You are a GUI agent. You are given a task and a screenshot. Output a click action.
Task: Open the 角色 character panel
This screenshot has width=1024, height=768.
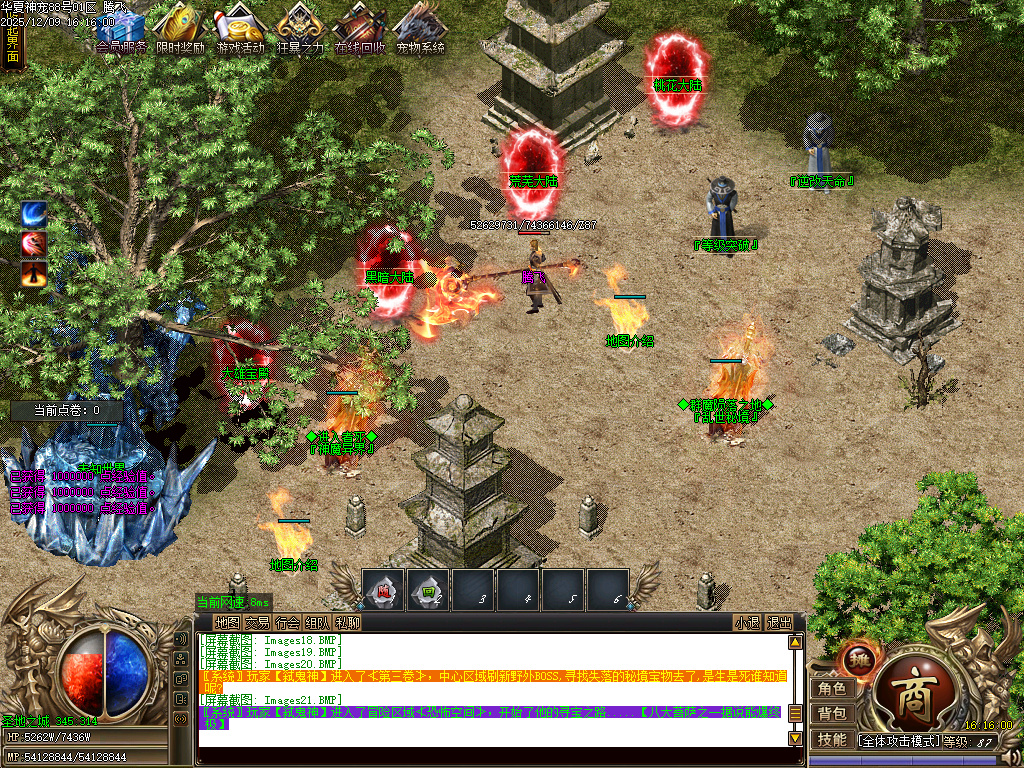click(x=831, y=688)
